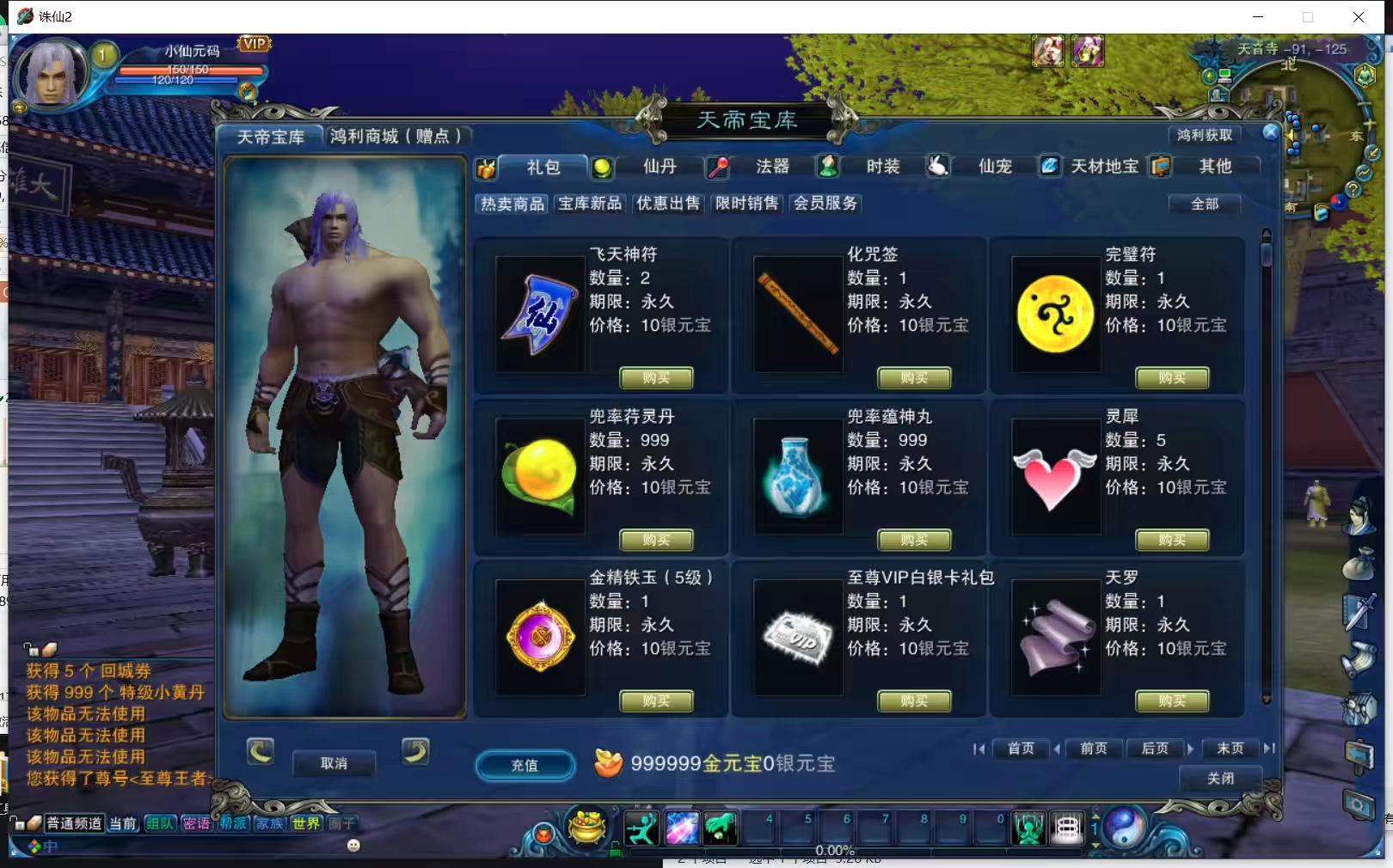Open the golden treasure cauldron on the bottom bar
The height and width of the screenshot is (868, 1393).
tap(586, 830)
